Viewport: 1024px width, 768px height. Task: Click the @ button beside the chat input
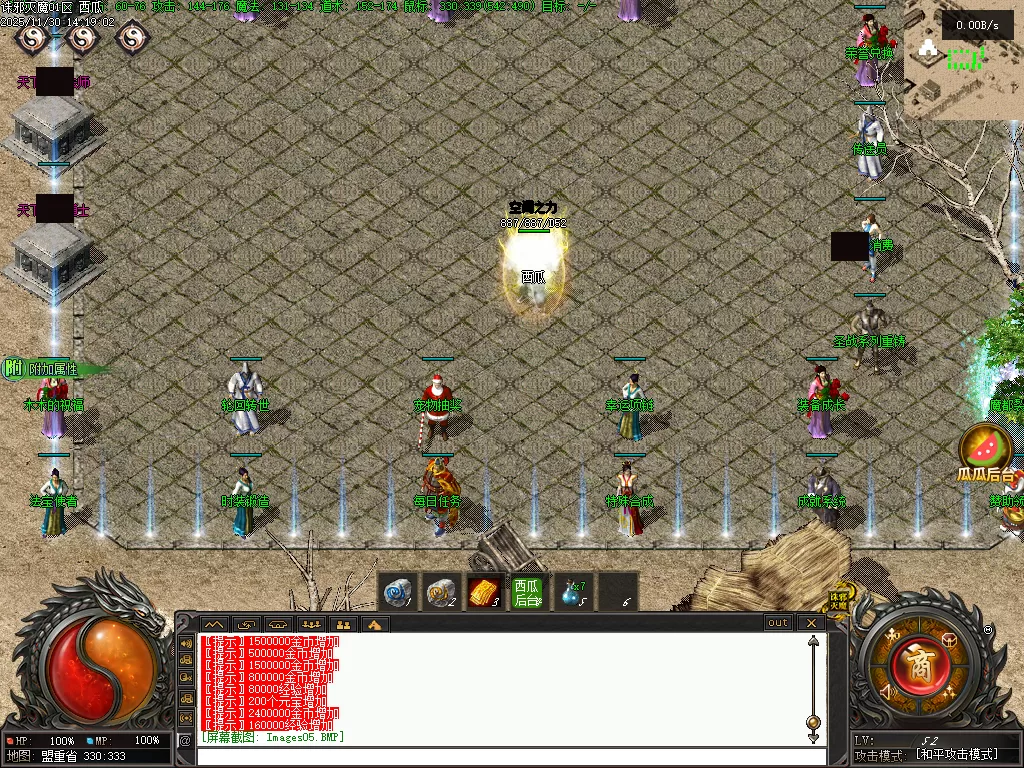tap(185, 740)
